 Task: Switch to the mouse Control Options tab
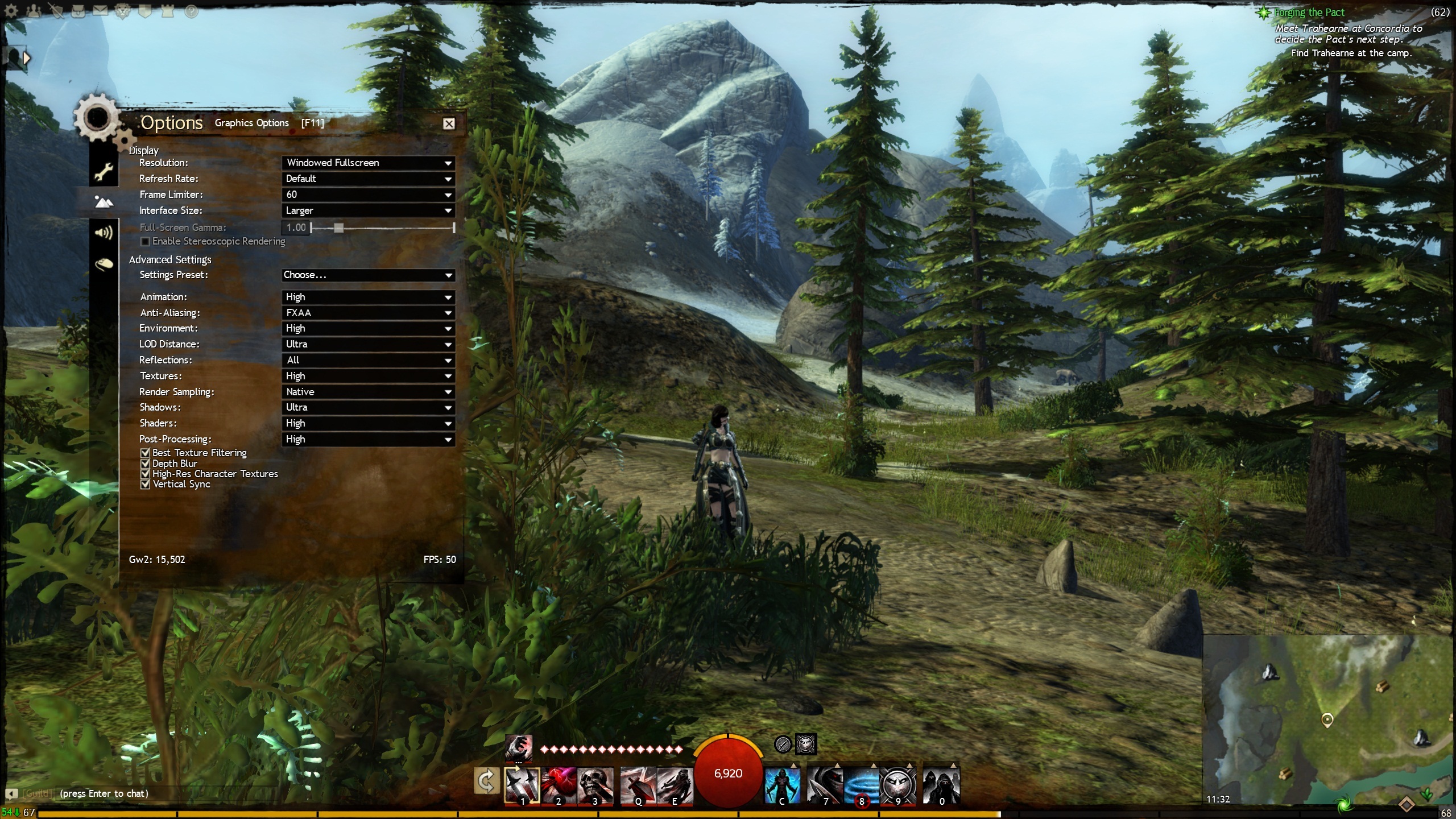(x=104, y=264)
